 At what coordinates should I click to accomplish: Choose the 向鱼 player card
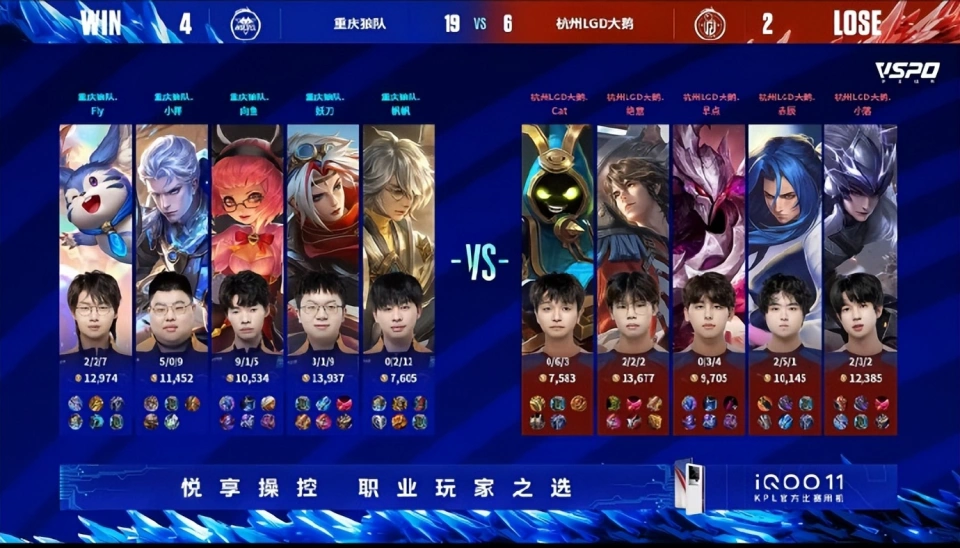248,270
